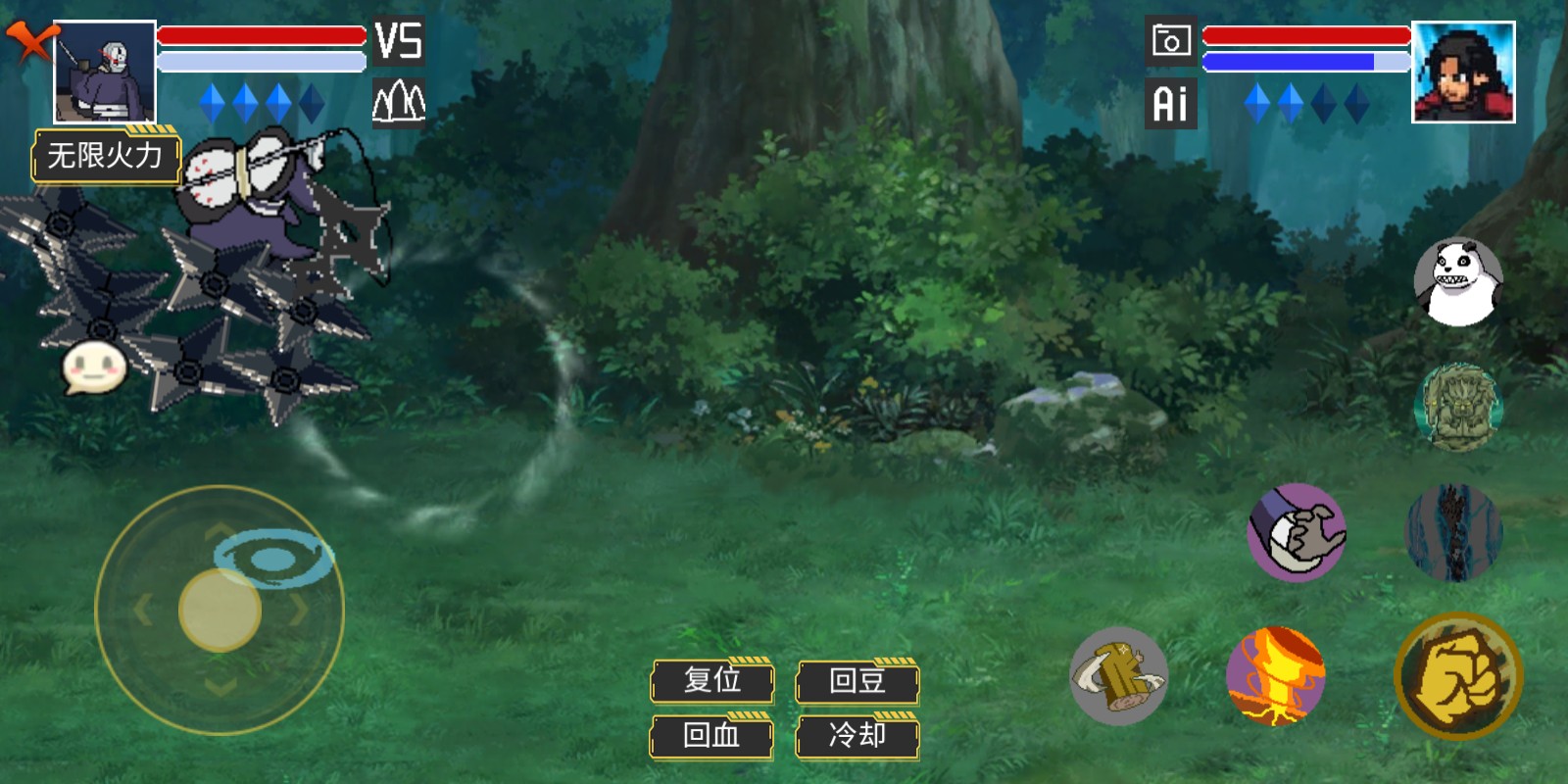Take a screenshot with the camera icon
The image size is (1568, 784).
[x=1170, y=41]
